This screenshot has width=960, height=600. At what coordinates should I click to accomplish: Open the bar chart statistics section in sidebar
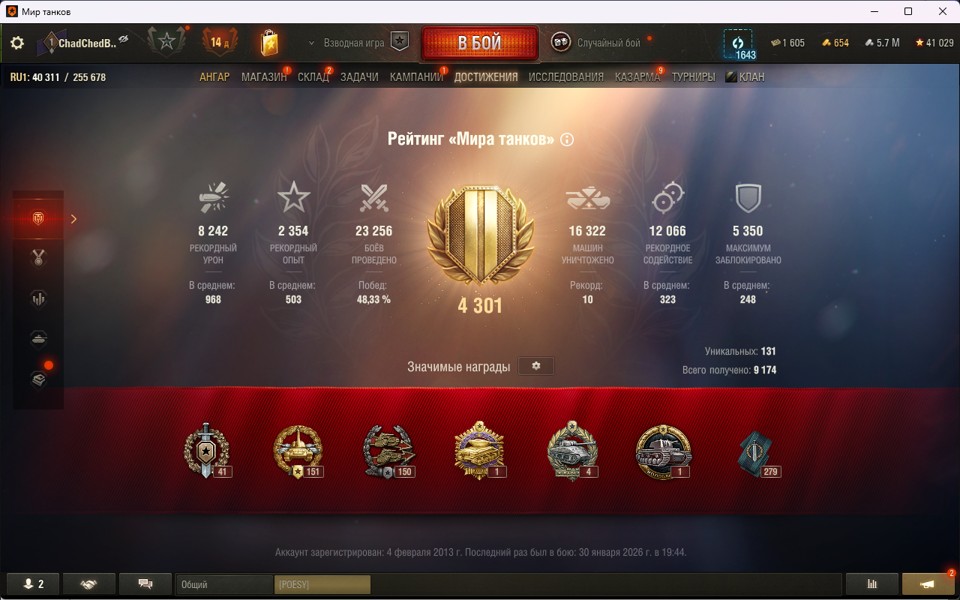40,298
